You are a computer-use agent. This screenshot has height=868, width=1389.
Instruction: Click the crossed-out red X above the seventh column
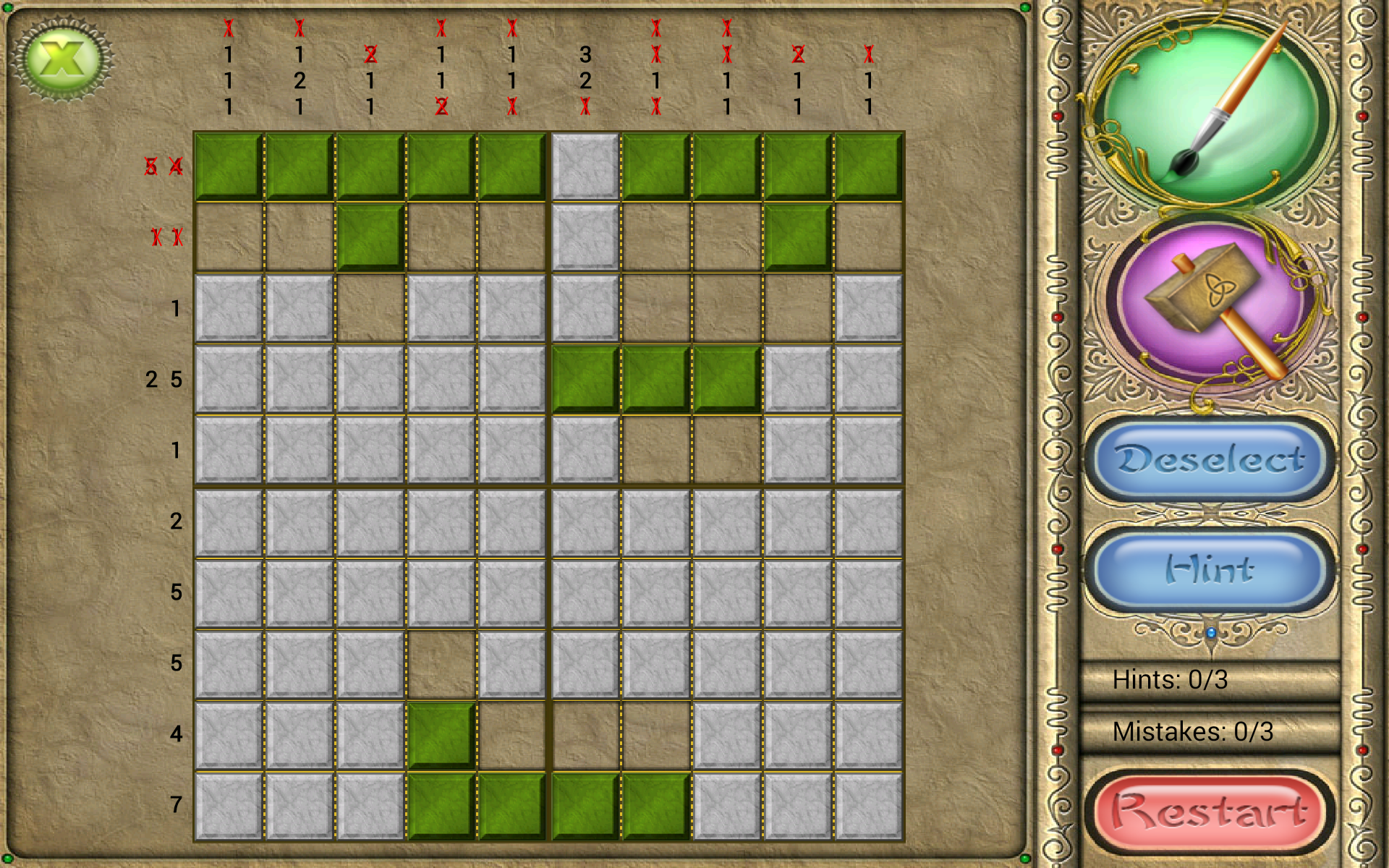[655, 29]
